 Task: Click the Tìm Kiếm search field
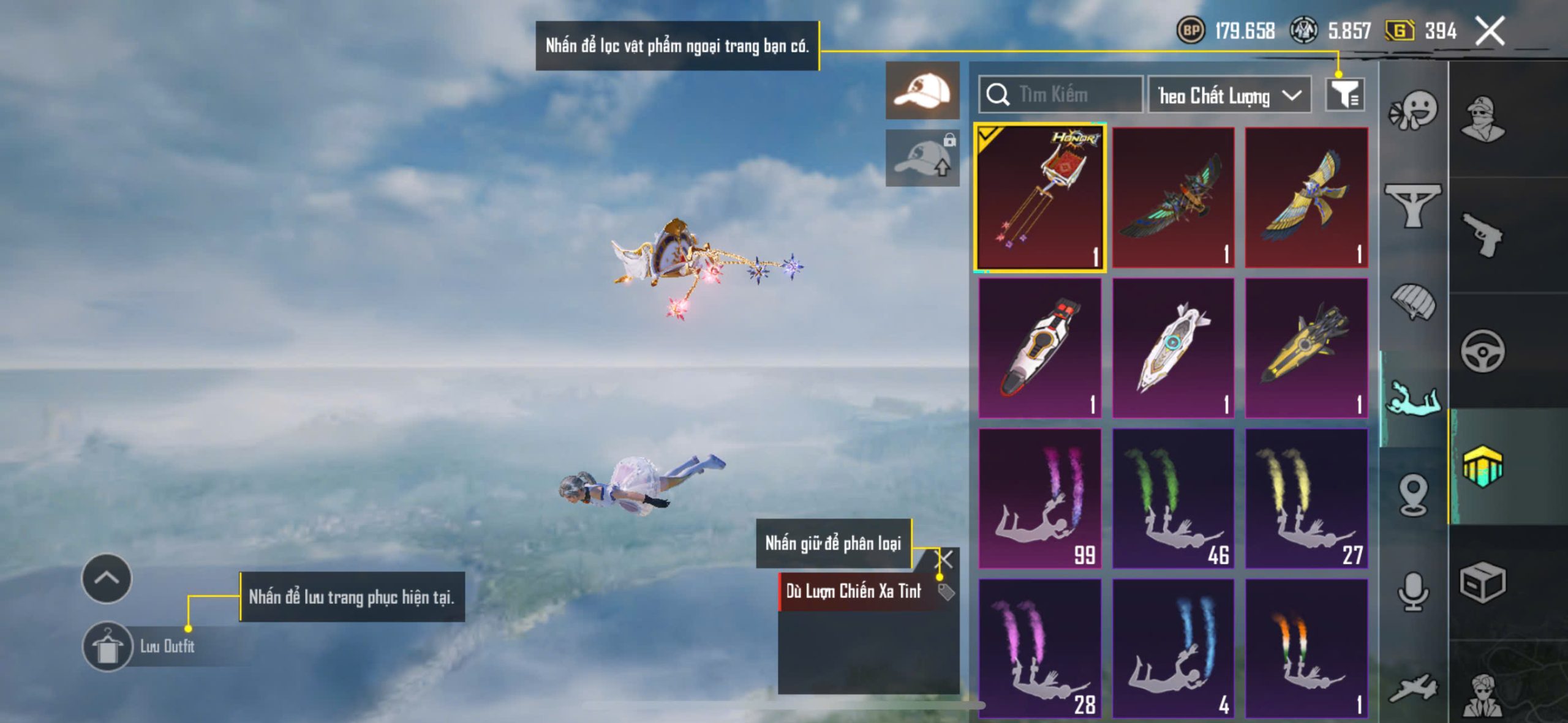(x=1061, y=95)
